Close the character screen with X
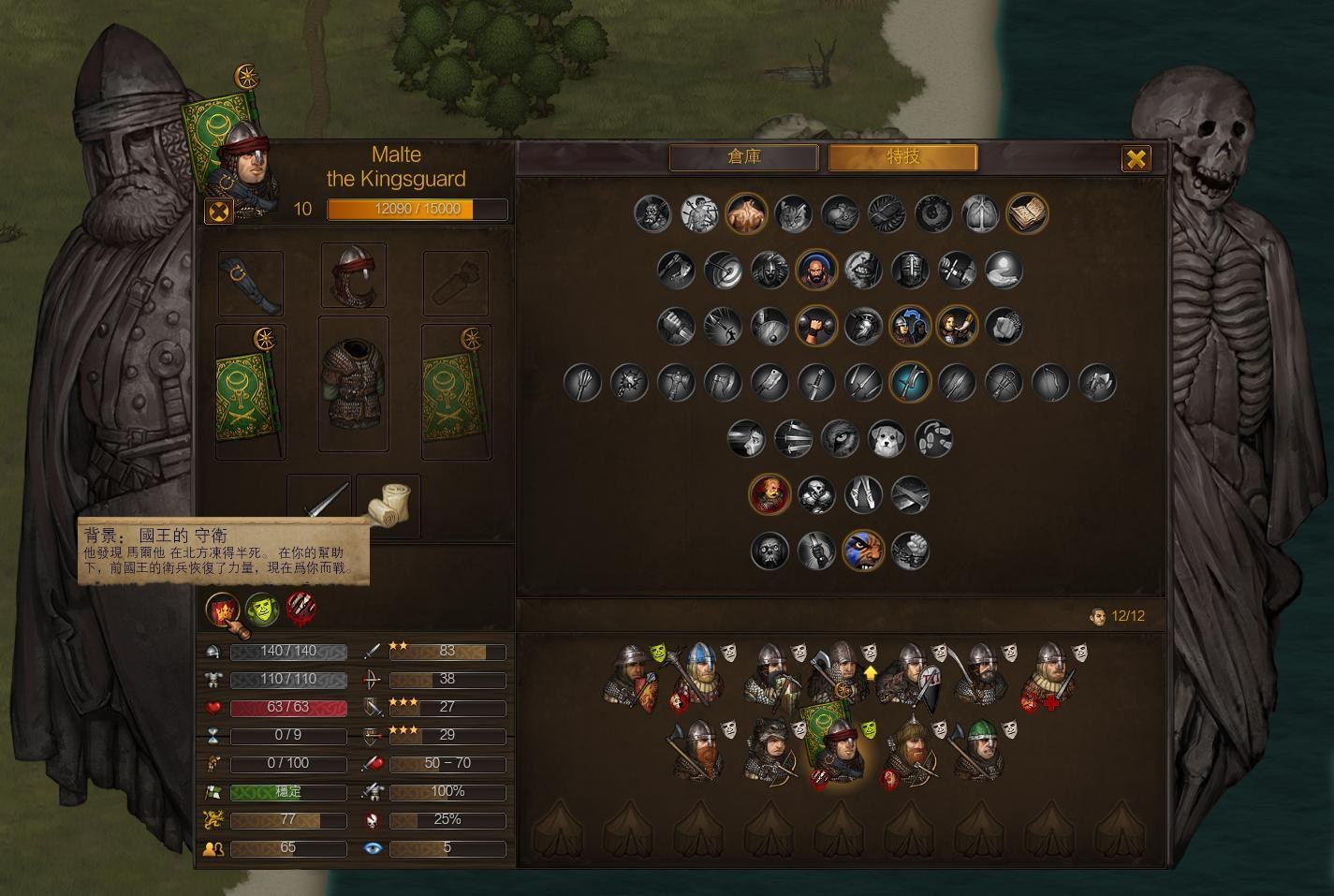Screen dimensions: 1334x896 [1136, 159]
